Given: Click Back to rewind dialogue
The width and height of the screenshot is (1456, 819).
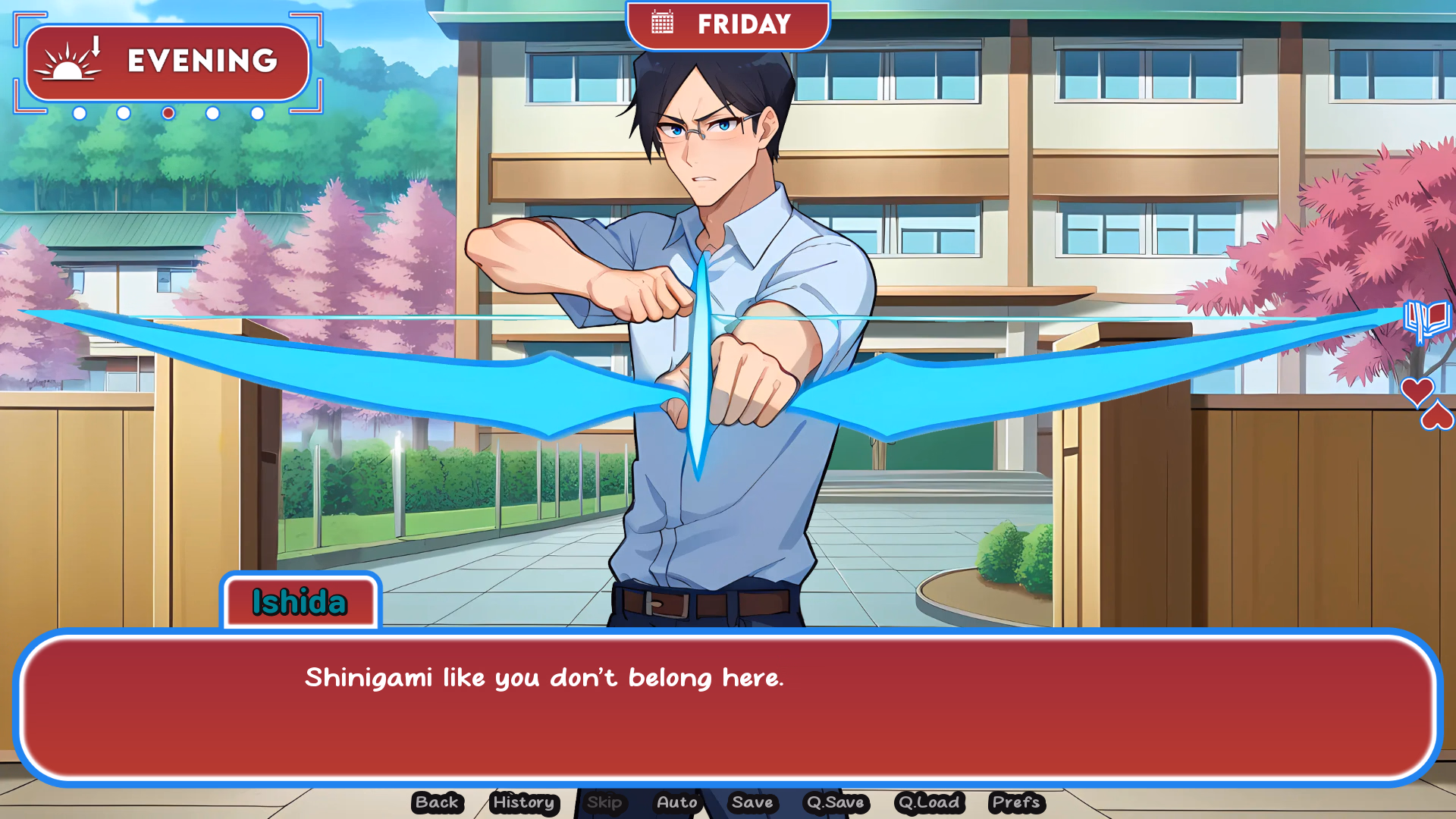Looking at the screenshot, I should click(436, 802).
